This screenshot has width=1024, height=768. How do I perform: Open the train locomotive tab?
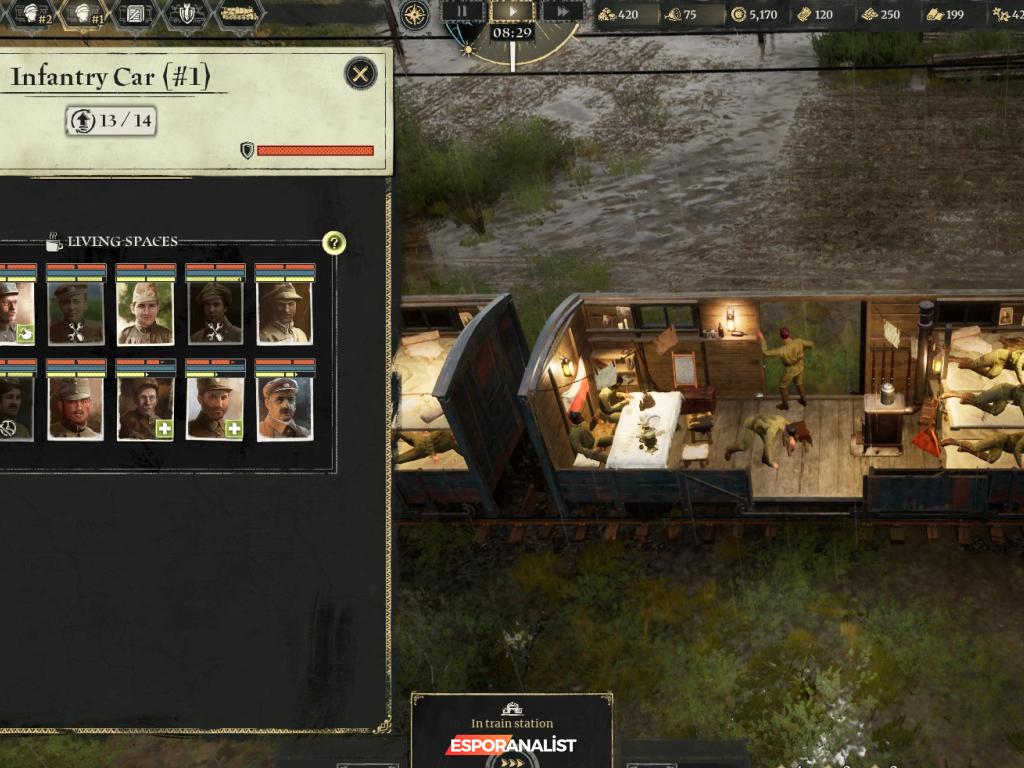point(238,13)
